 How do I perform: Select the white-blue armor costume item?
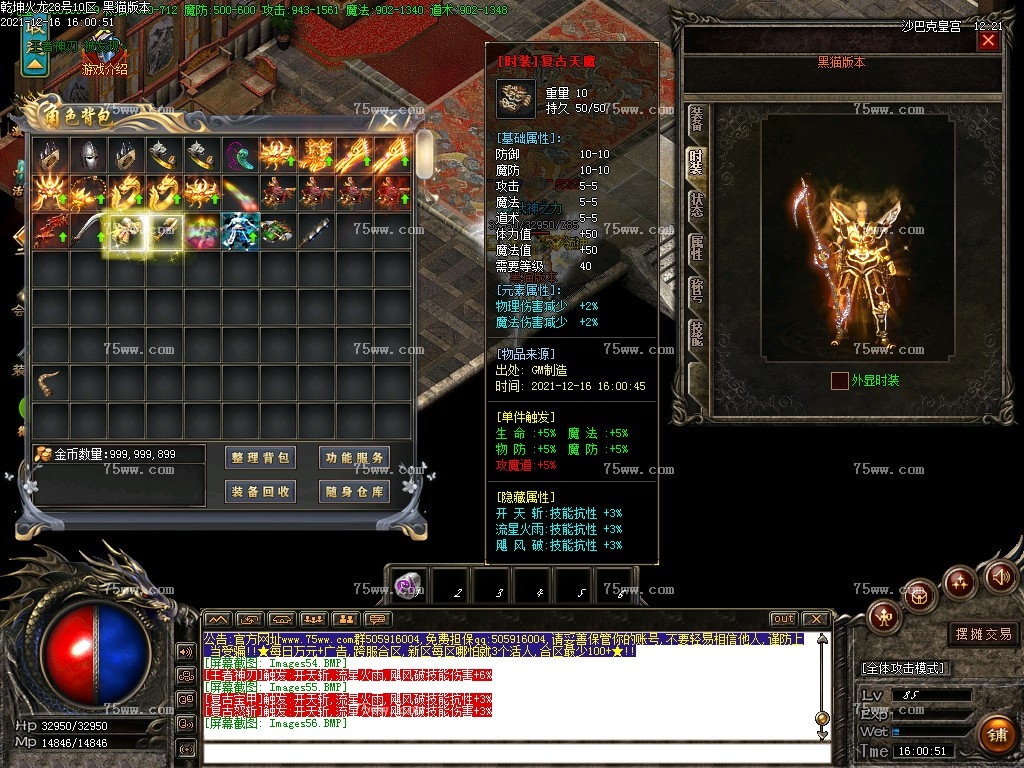[x=240, y=230]
